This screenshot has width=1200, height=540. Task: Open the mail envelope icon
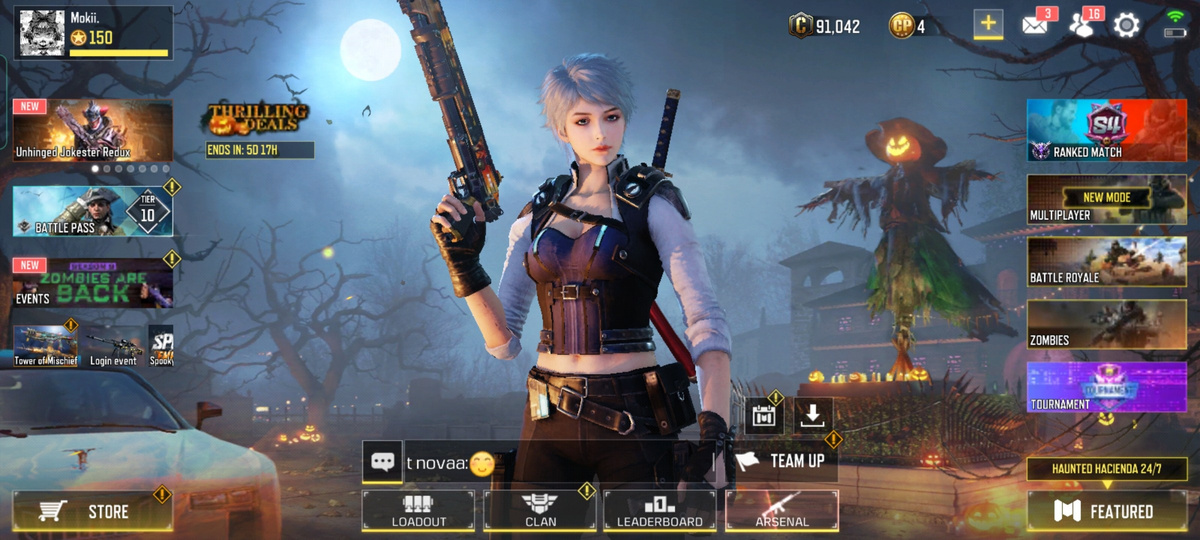coord(1035,25)
